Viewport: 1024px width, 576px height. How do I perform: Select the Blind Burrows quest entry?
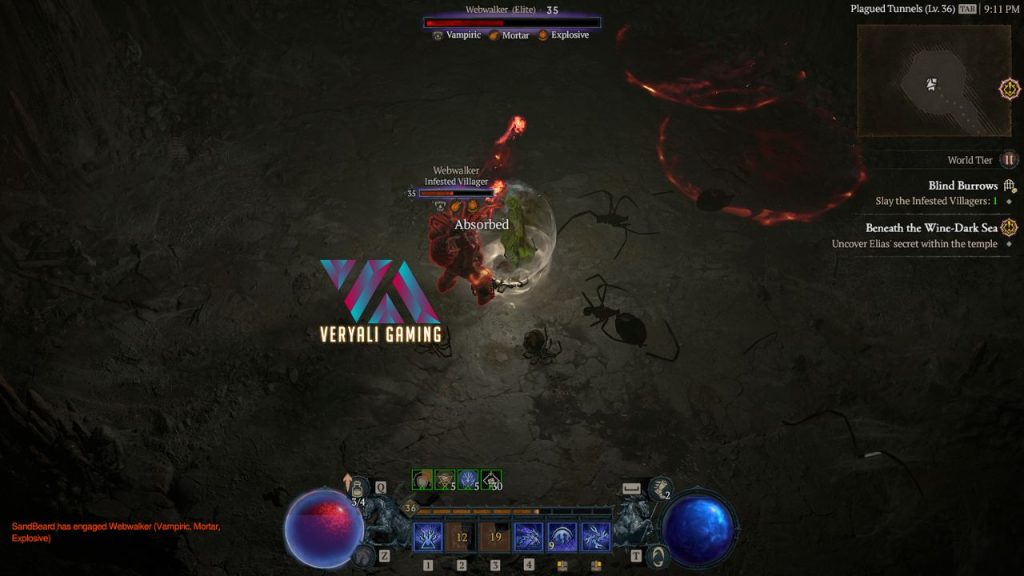coord(962,186)
